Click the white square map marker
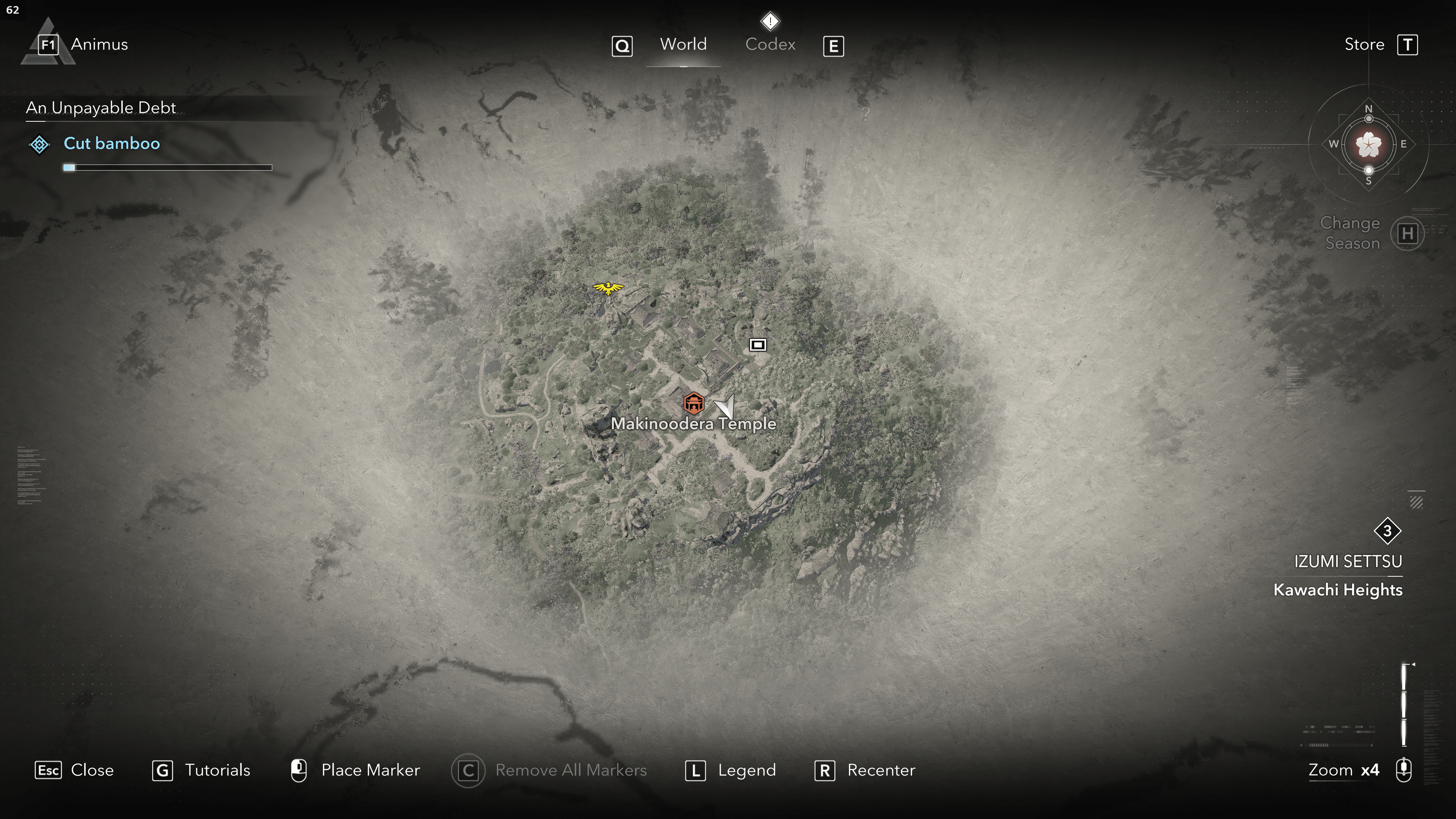This screenshot has height=819, width=1456. coord(758,345)
